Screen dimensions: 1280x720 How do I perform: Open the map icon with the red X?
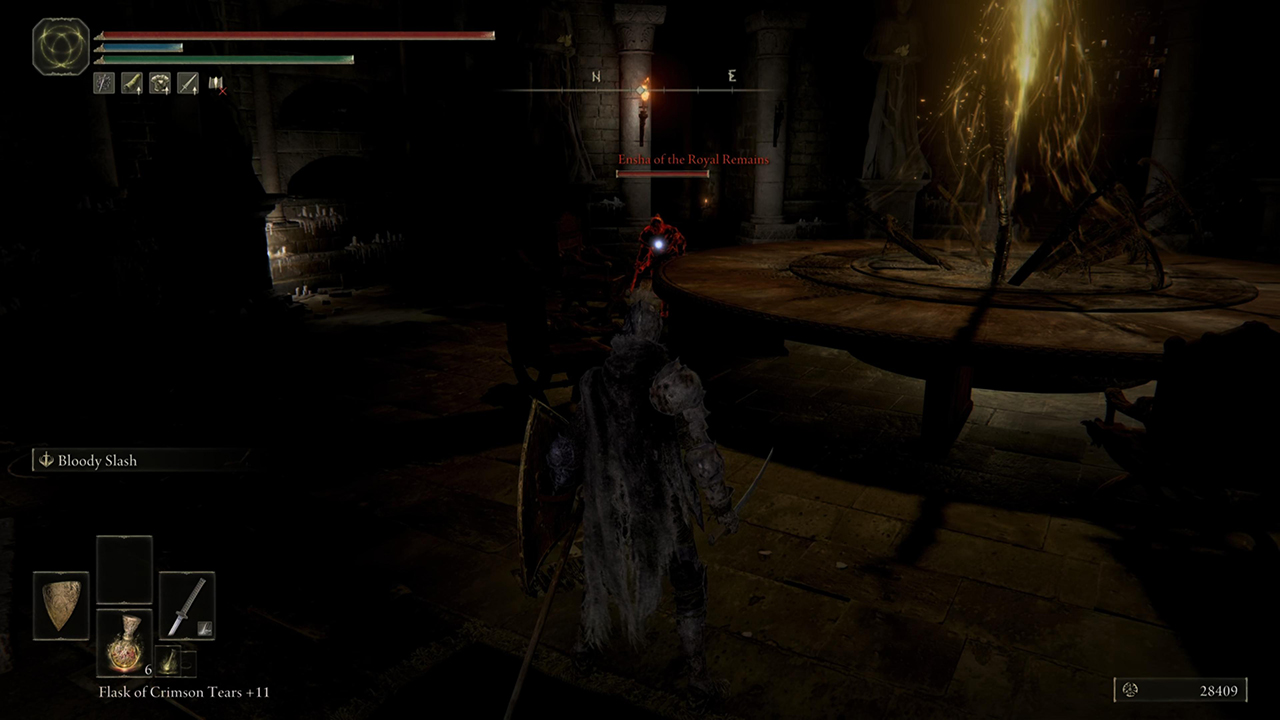click(216, 85)
